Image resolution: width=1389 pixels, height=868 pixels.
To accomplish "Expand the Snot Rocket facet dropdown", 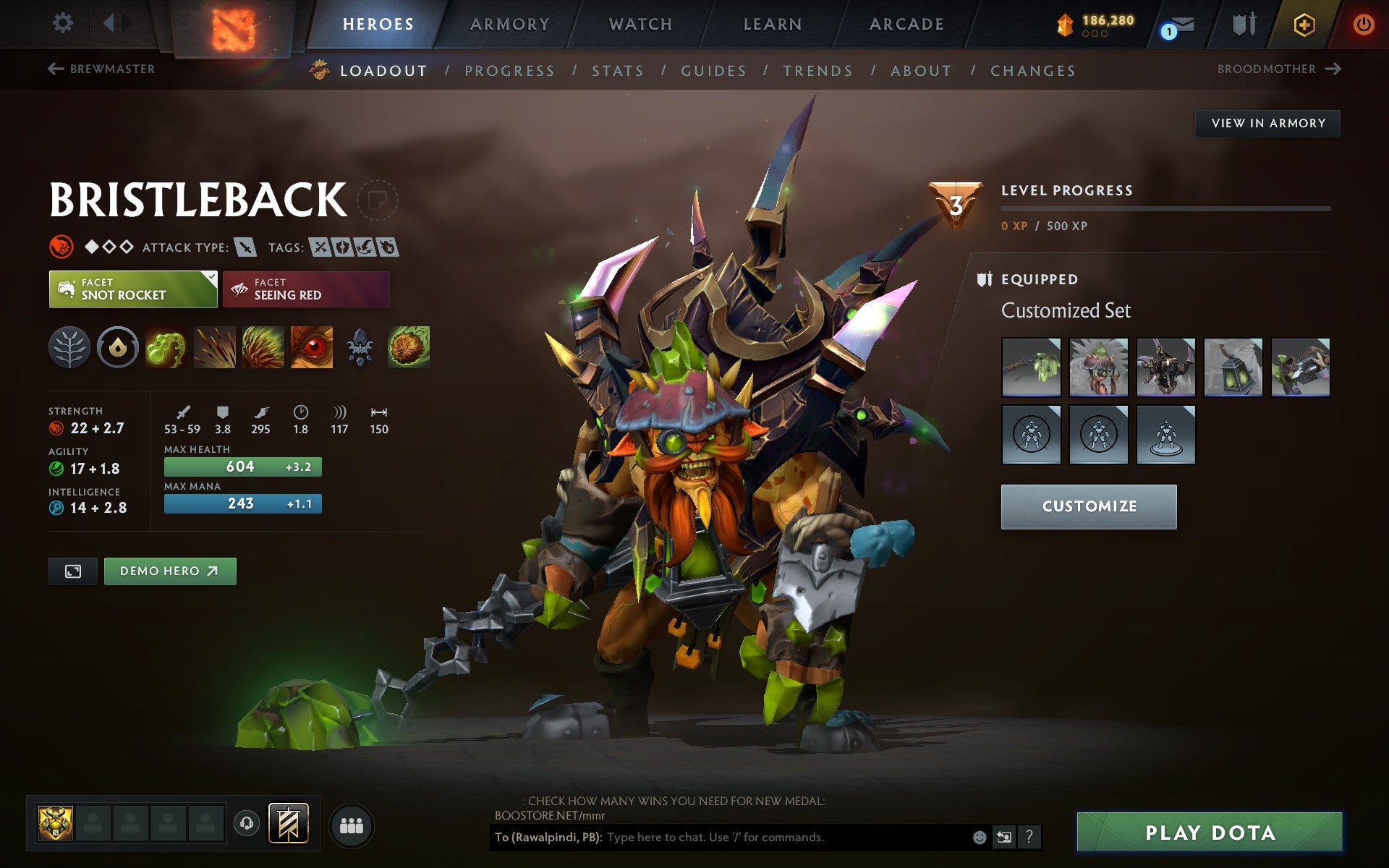I will pos(211,277).
